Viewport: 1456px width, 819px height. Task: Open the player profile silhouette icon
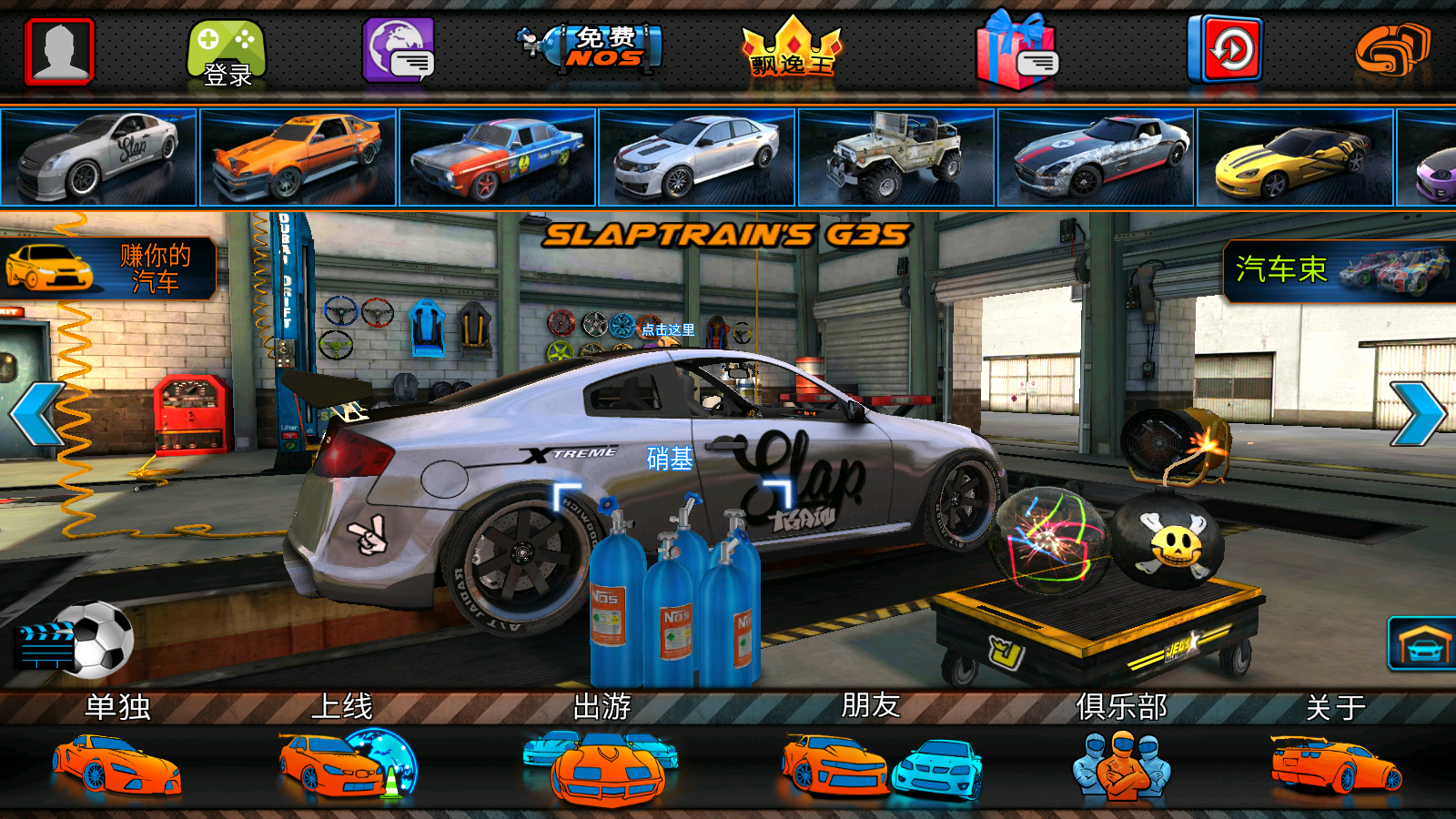pyautogui.click(x=60, y=51)
